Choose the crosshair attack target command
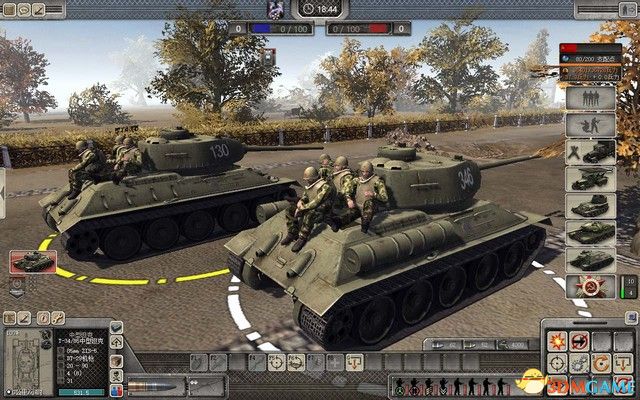Image resolution: width=640 pixels, height=400 pixels. point(557,365)
